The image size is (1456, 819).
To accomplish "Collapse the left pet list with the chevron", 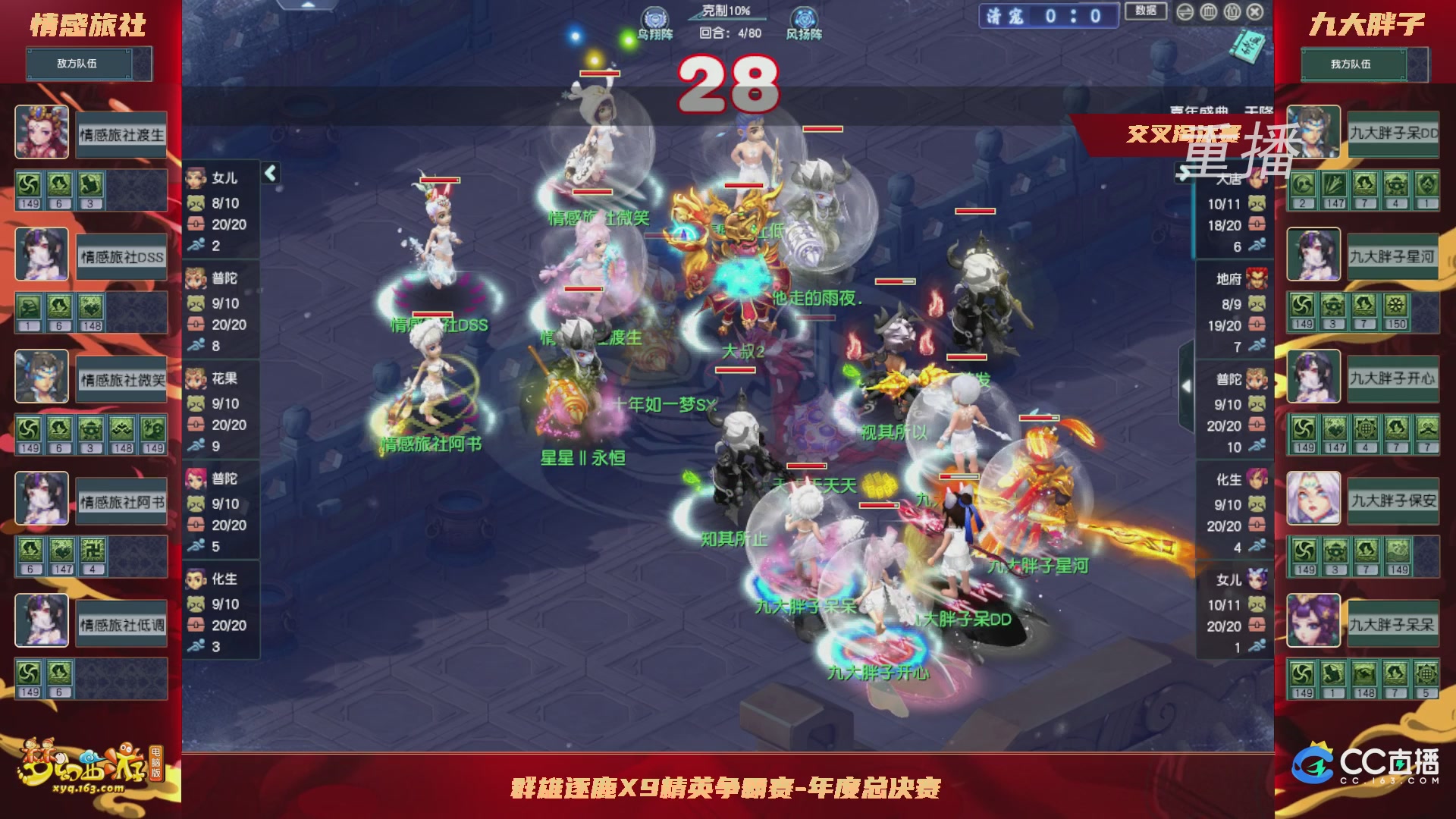I will 269,173.
